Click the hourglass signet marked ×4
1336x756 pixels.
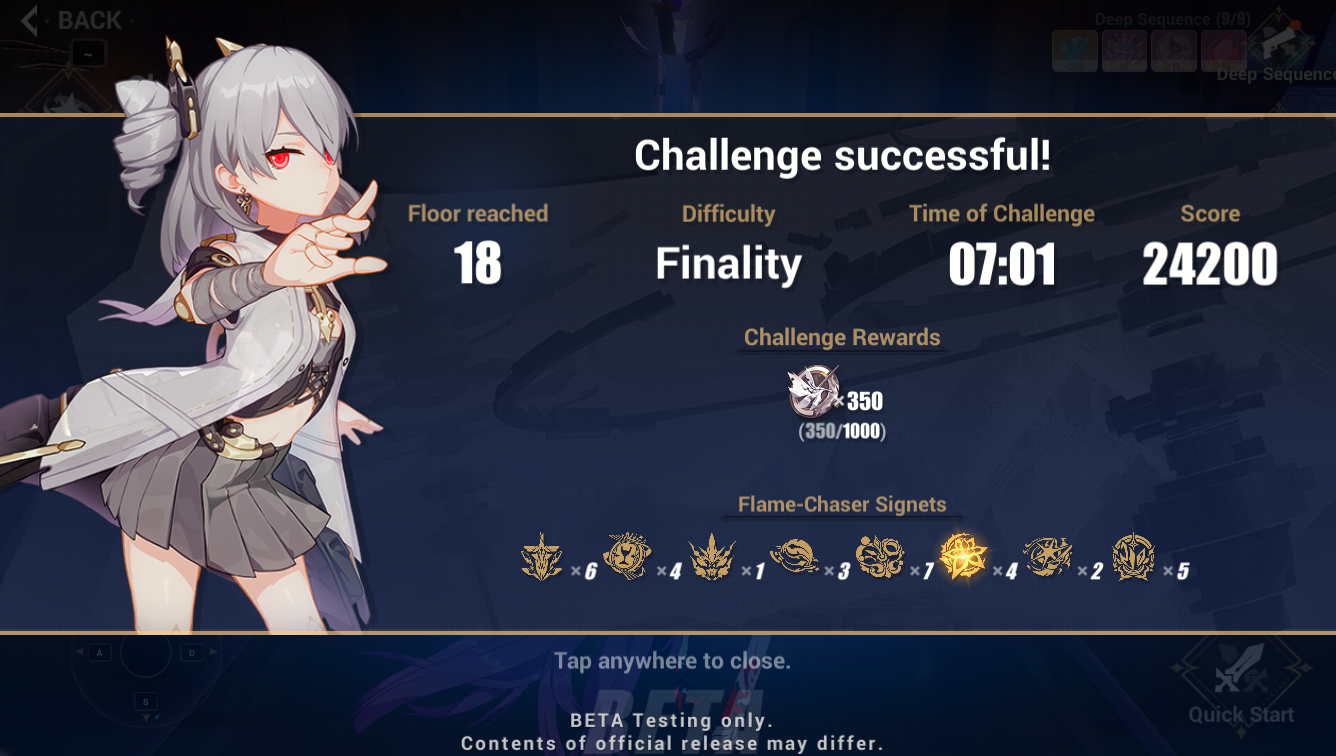[x=626, y=558]
